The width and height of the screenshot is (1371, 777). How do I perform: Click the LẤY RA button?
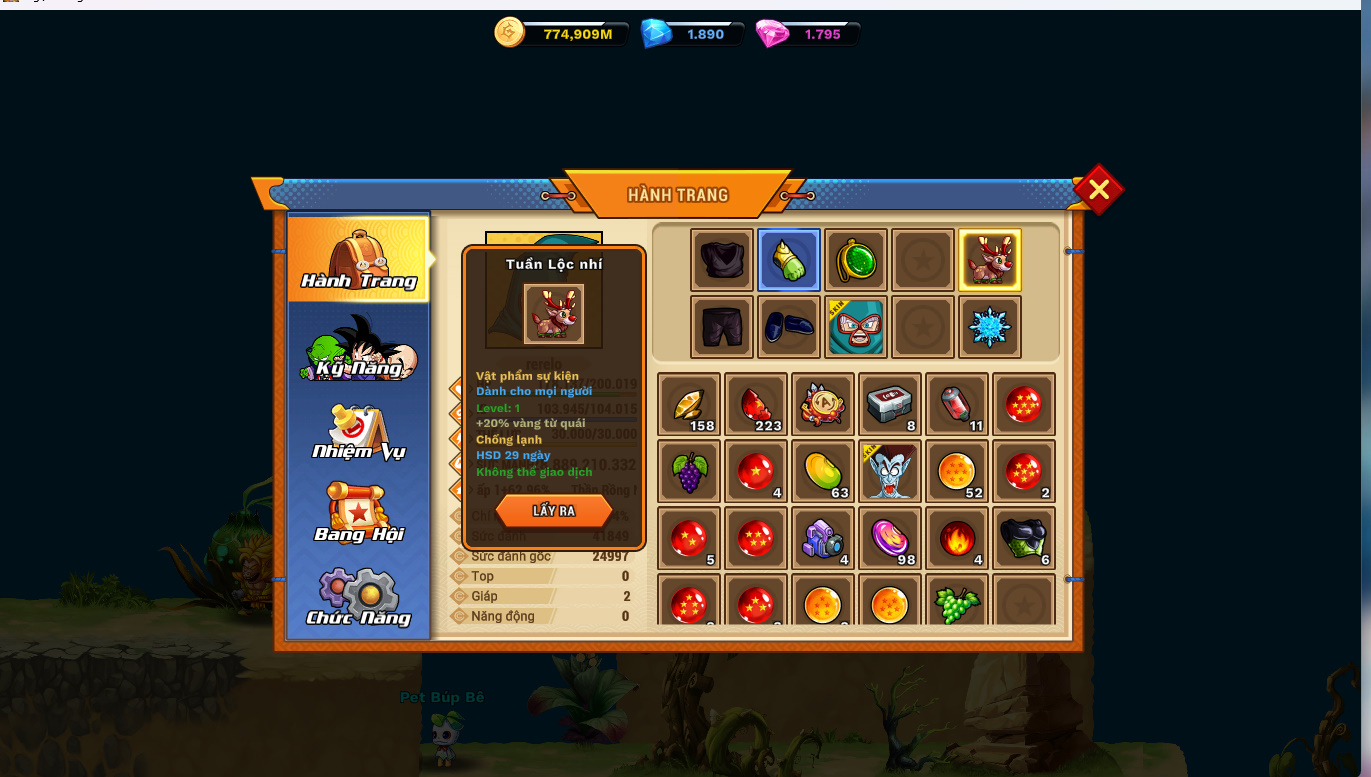(x=553, y=511)
